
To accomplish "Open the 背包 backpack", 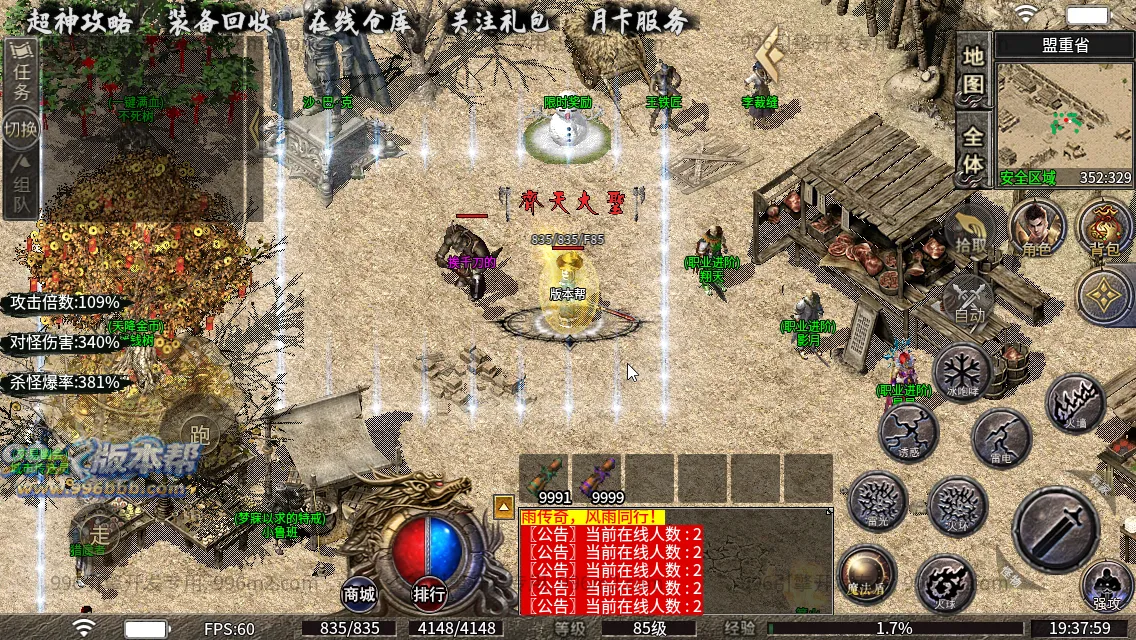I will tap(1104, 228).
